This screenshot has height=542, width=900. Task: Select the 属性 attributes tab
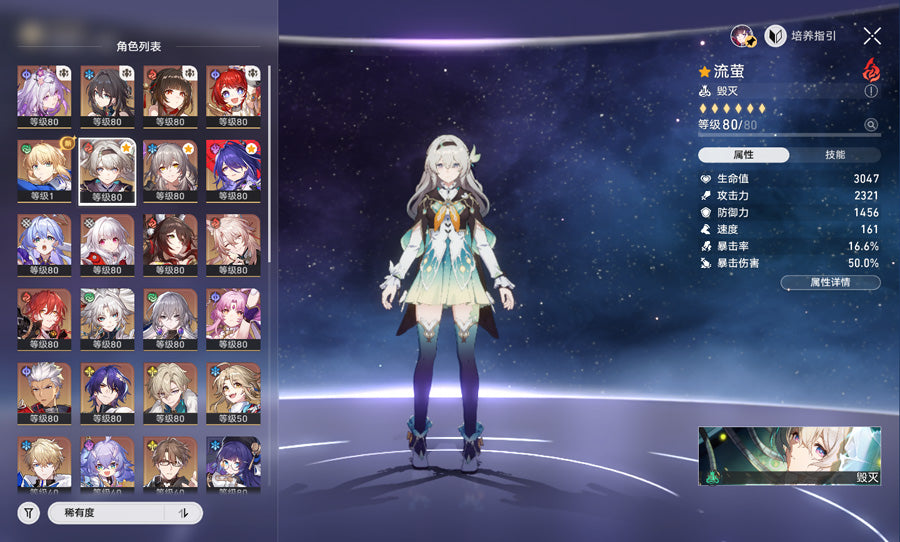click(743, 155)
